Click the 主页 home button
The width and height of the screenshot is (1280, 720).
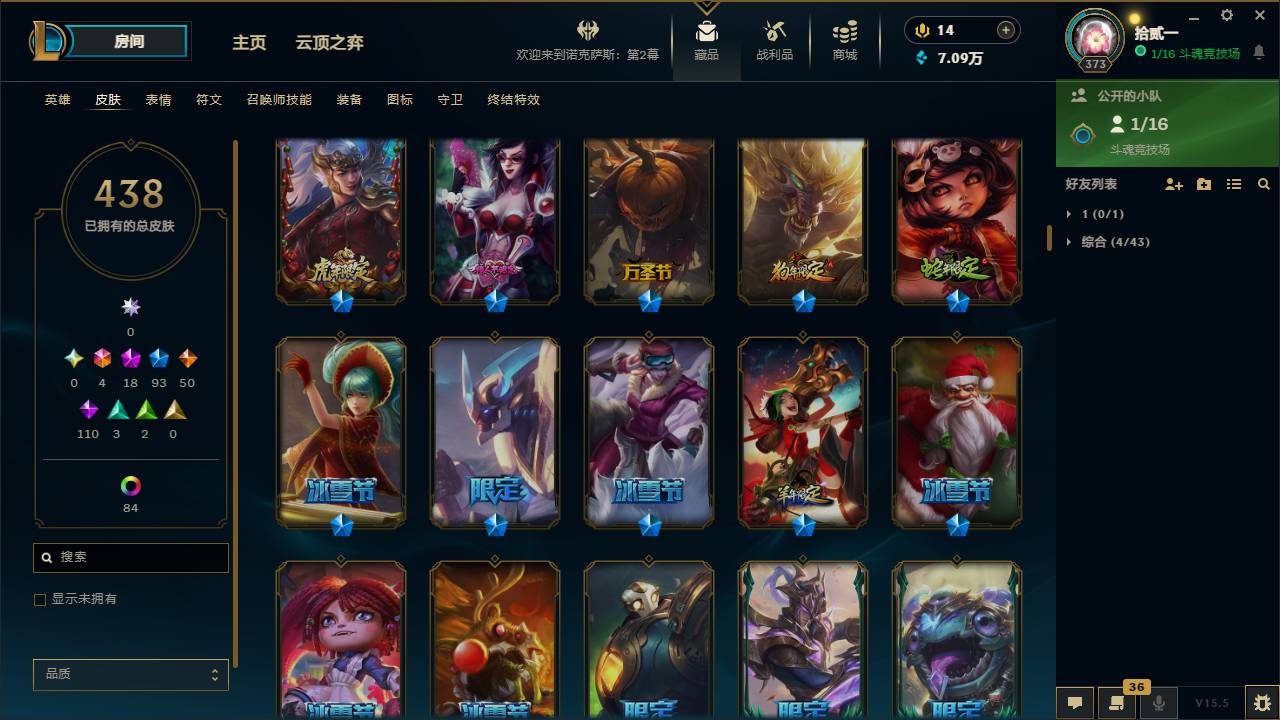(x=248, y=43)
